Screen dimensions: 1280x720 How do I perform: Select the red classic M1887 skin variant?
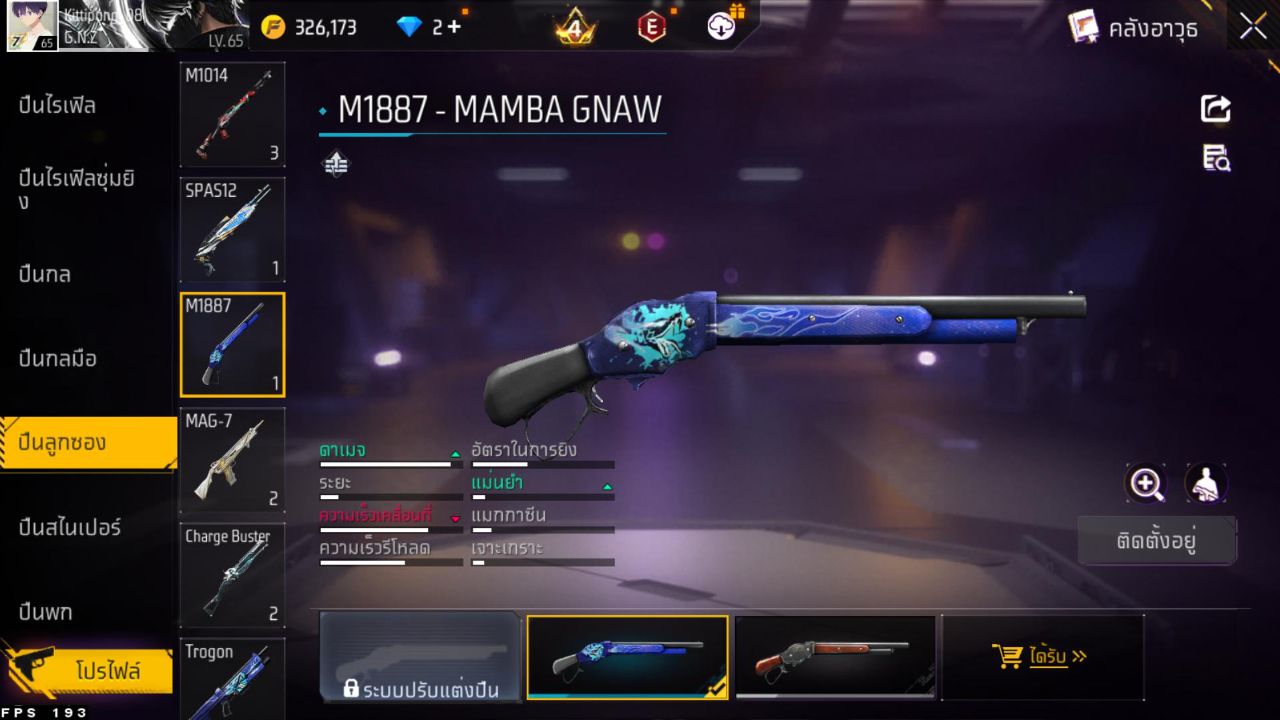click(x=835, y=657)
